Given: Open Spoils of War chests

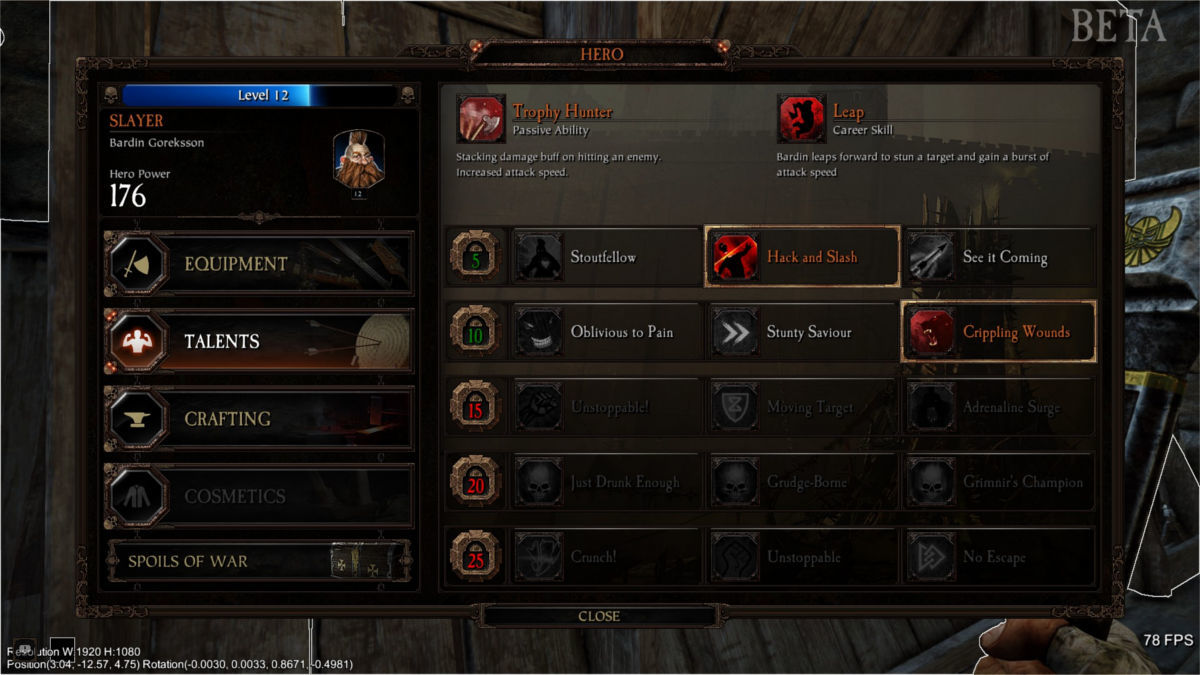Looking at the screenshot, I should coord(258,561).
